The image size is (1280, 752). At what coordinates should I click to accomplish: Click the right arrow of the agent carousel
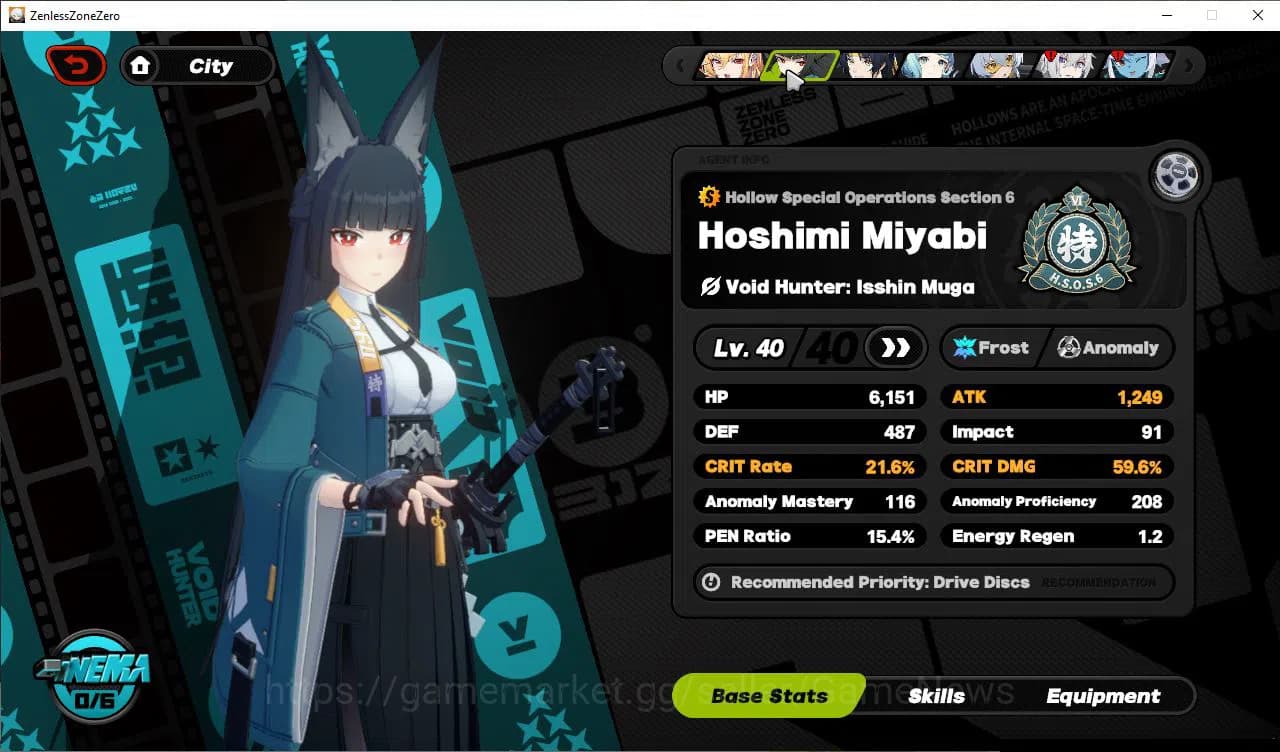click(x=1189, y=64)
